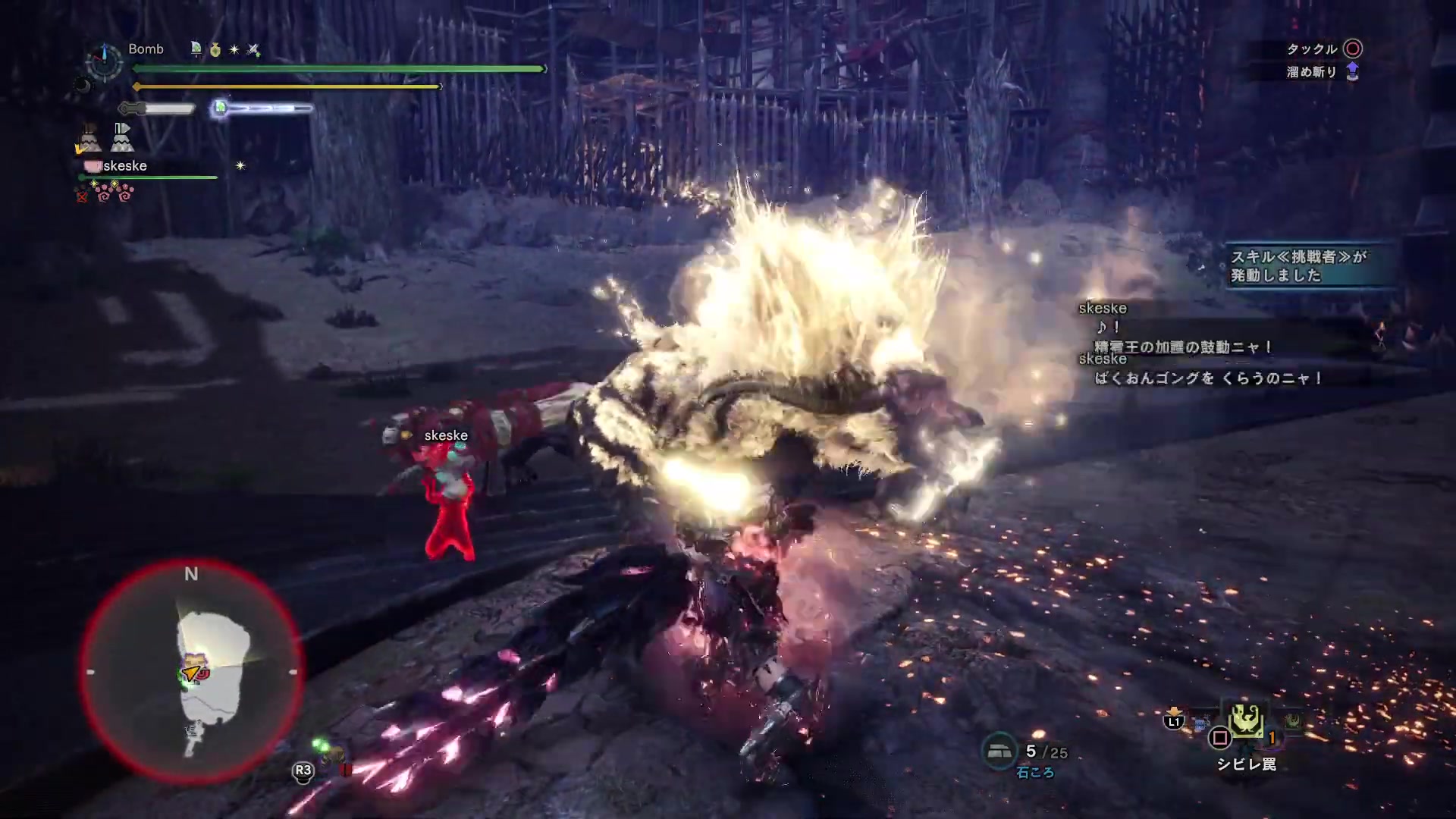This screenshot has width=1456, height=819.
Task: Select the net item left of the shock trap
Action: (x=1201, y=724)
